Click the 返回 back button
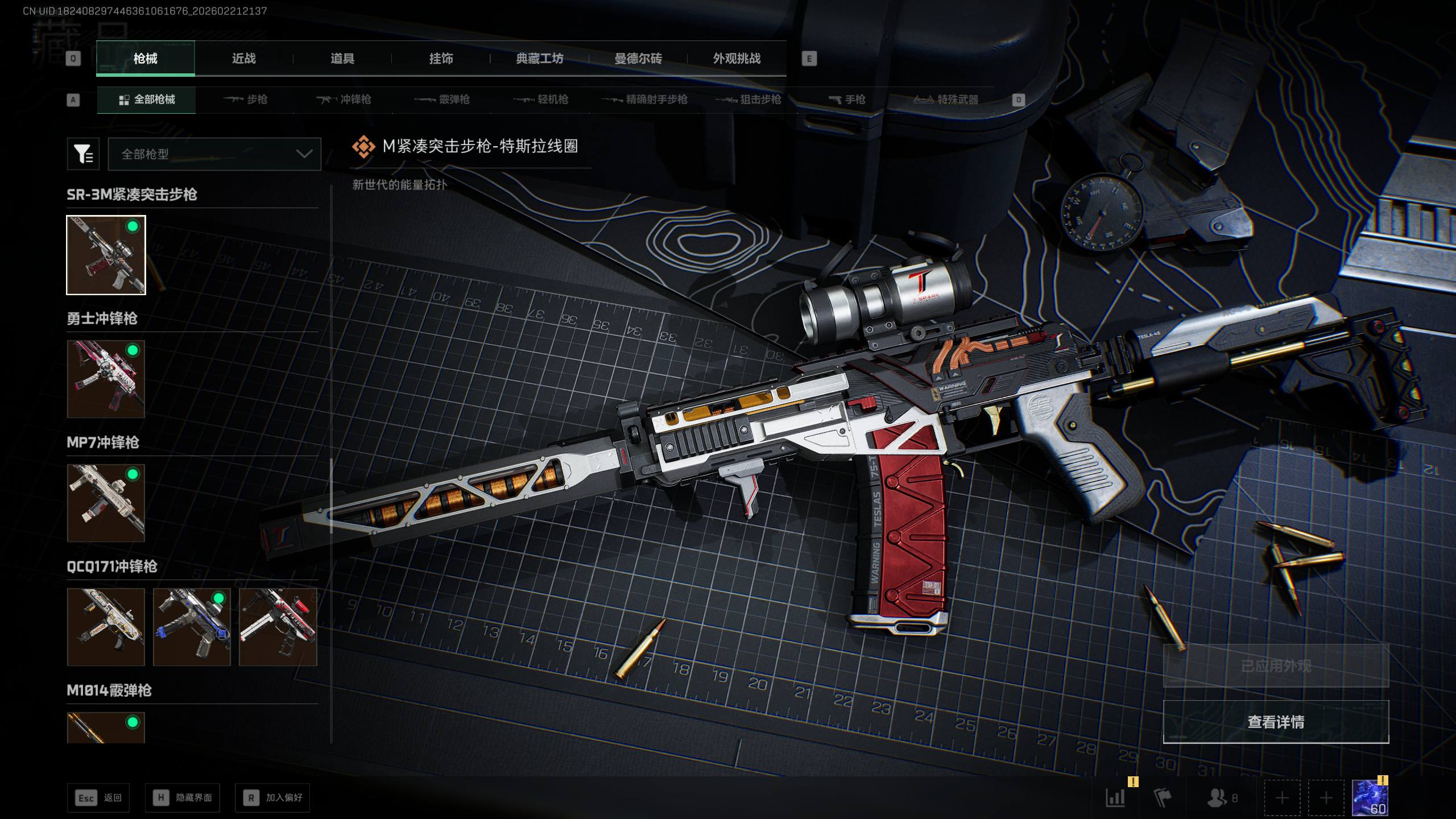The image size is (1456, 819). [98, 798]
